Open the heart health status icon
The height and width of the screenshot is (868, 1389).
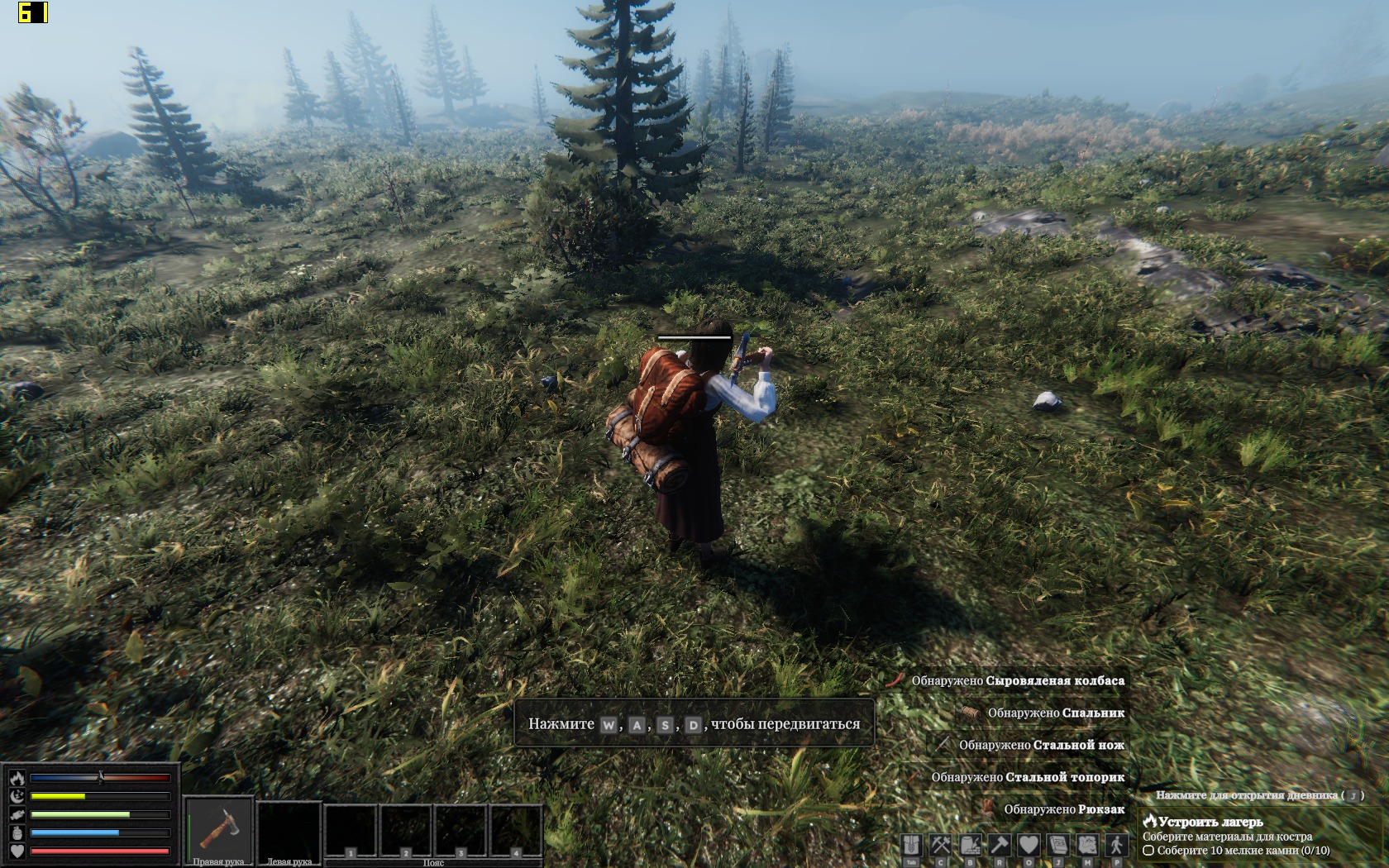pos(1029,845)
